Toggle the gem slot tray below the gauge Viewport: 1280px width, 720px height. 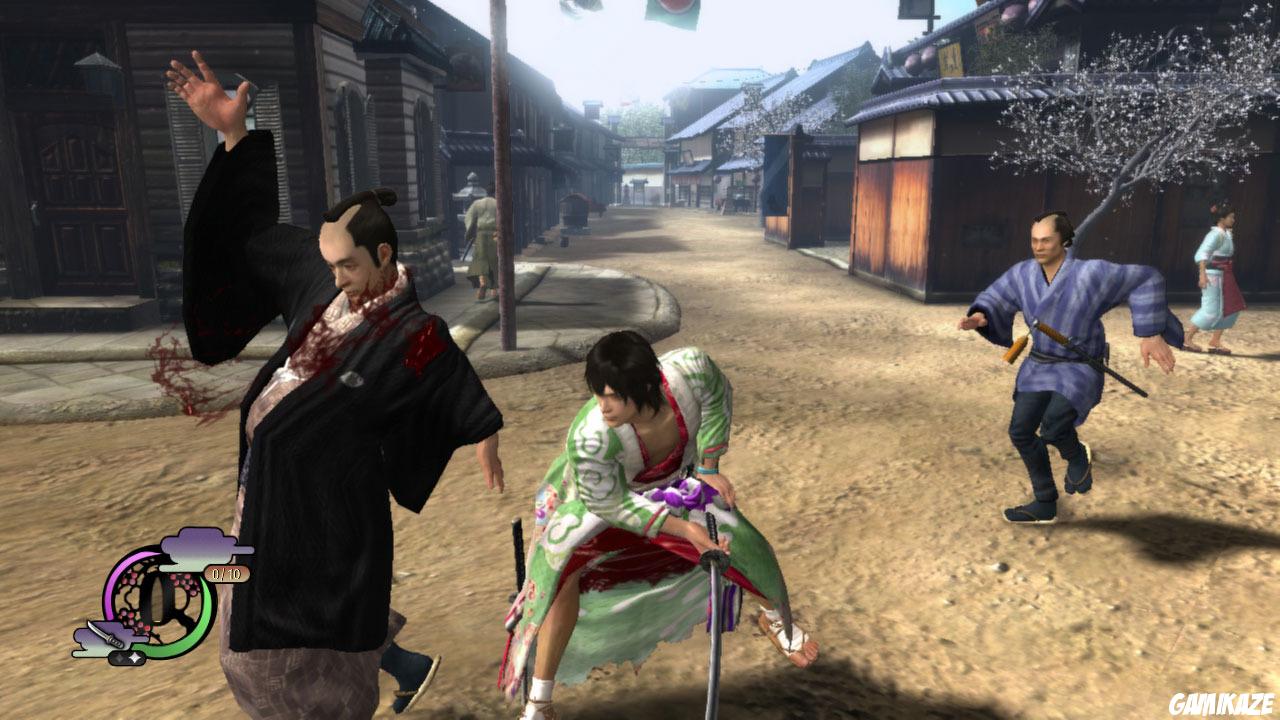pos(127,657)
